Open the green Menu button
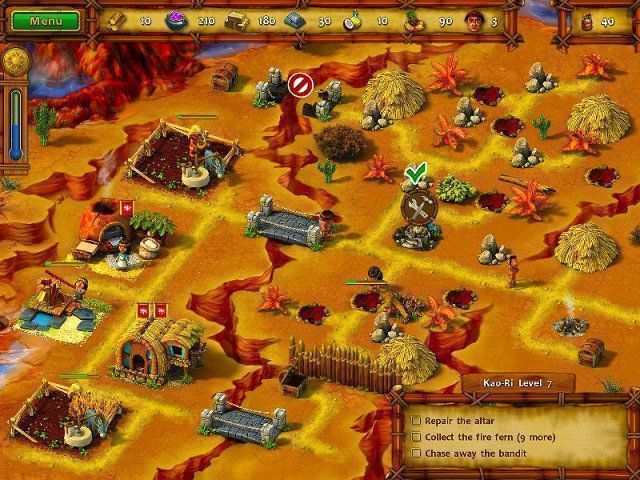Viewport: 640px width, 480px height. pos(41,20)
